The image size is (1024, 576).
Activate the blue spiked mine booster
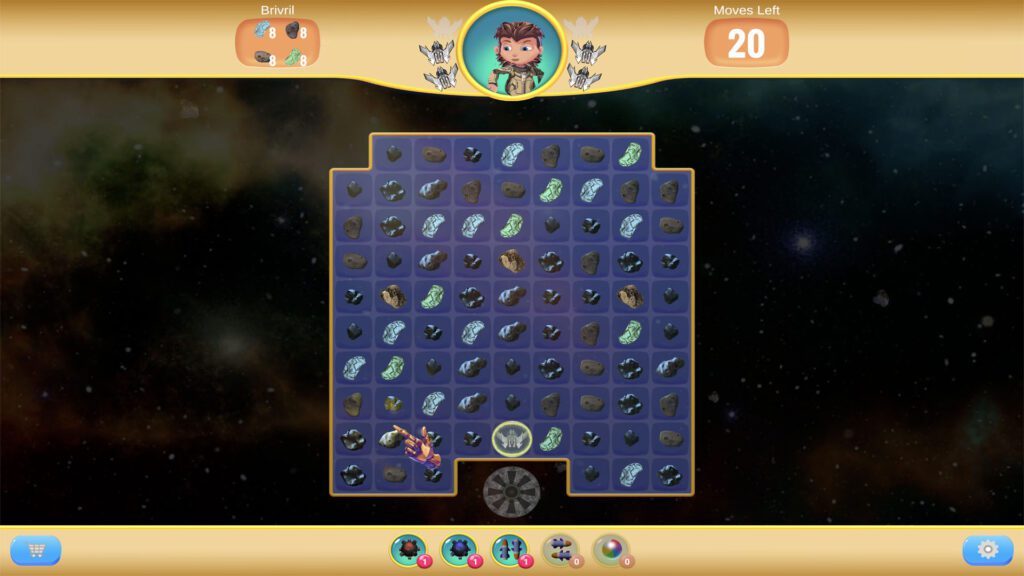(x=459, y=549)
